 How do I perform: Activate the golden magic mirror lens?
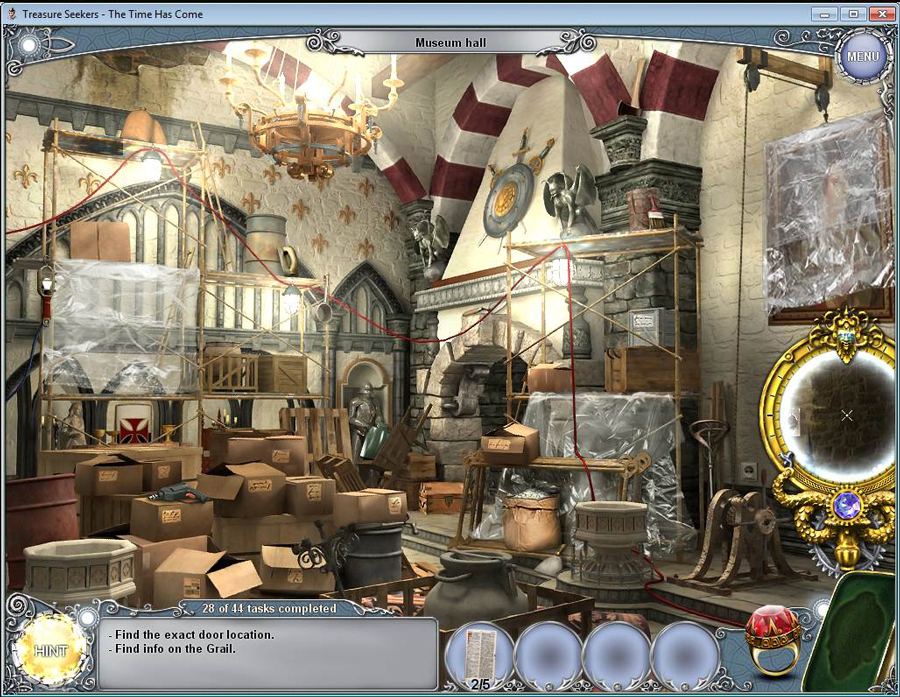pos(839,414)
